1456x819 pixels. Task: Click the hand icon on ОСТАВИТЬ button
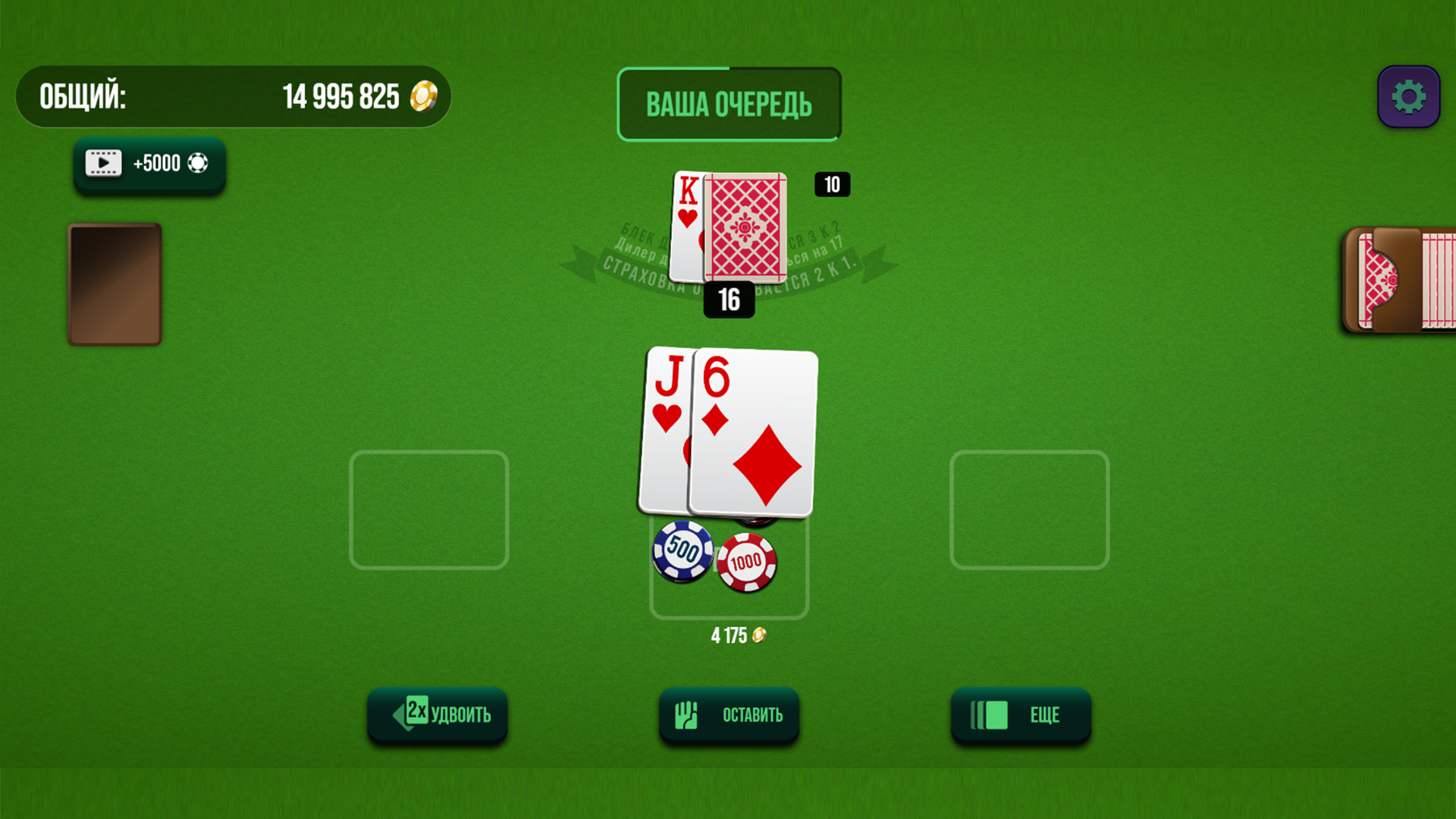click(x=686, y=714)
